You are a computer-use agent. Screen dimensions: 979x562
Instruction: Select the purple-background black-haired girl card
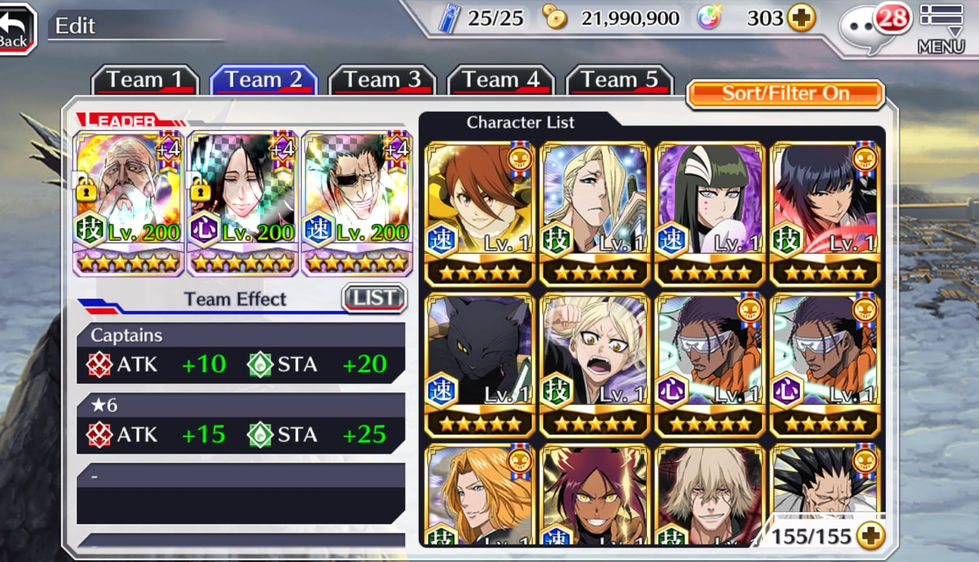710,214
